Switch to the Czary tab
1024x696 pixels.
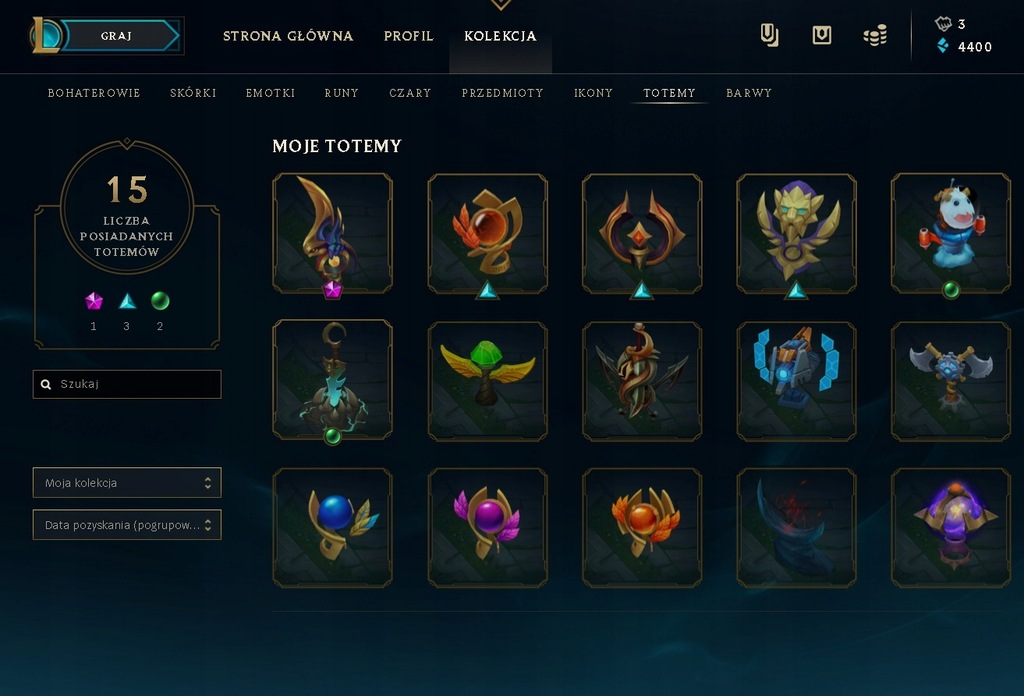click(x=410, y=93)
